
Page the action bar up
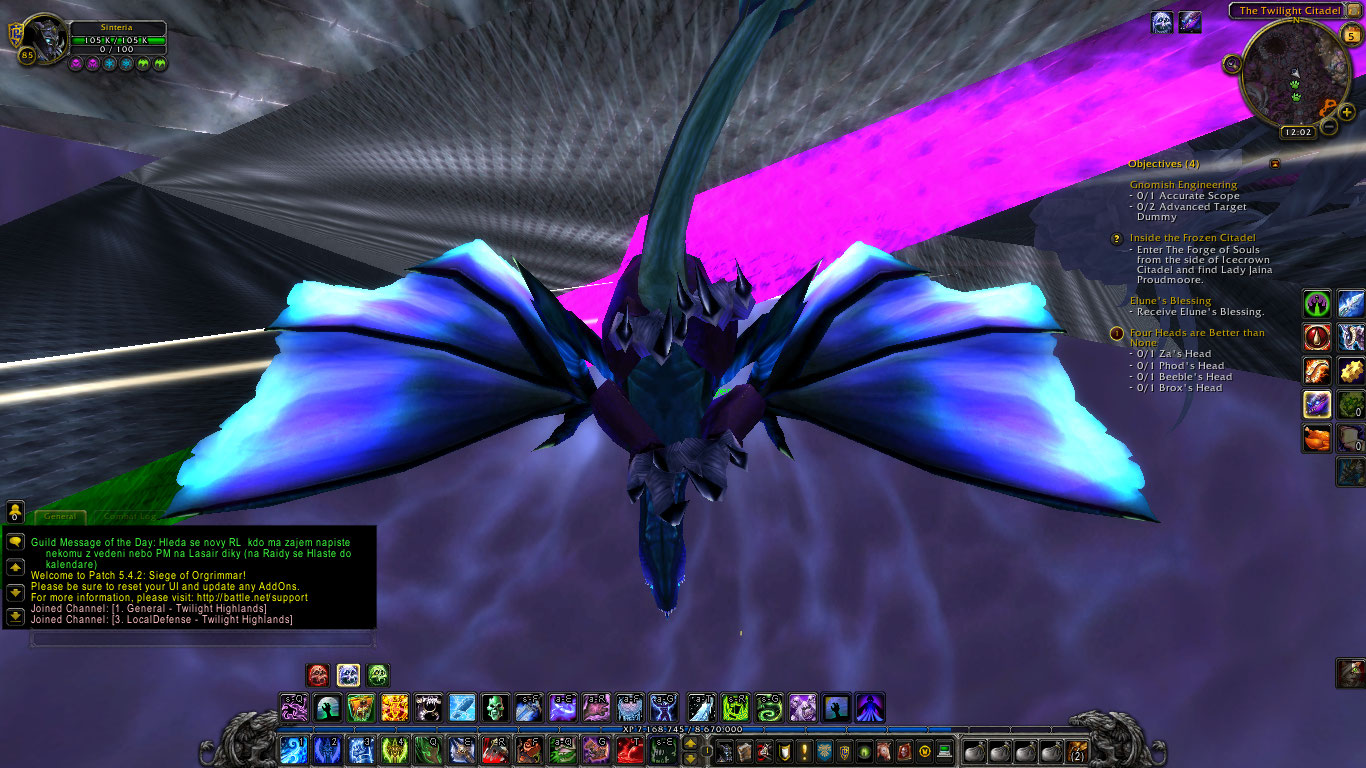coord(690,744)
